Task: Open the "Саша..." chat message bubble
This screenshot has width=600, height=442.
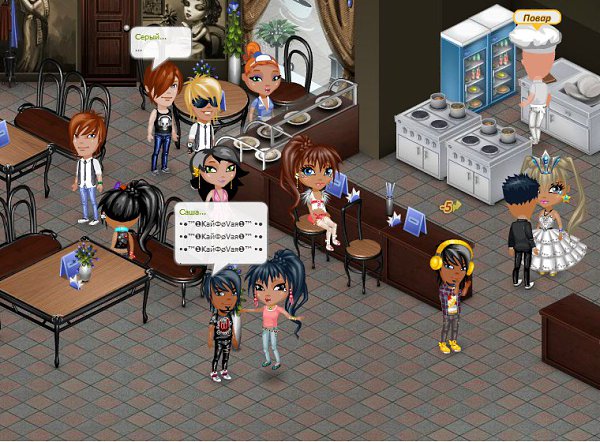Action: click(x=221, y=233)
